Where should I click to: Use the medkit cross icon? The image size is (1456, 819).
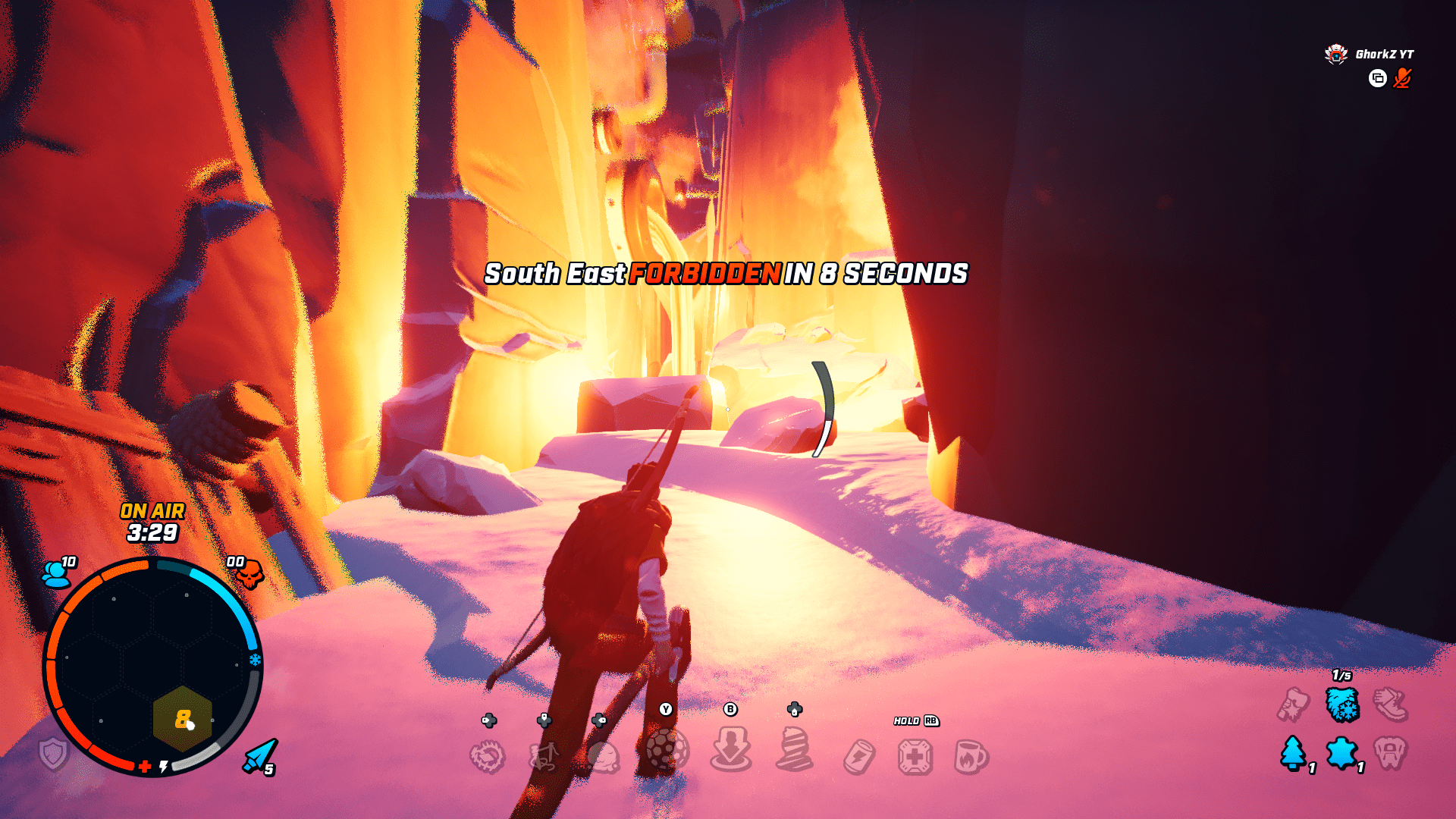tap(915, 756)
